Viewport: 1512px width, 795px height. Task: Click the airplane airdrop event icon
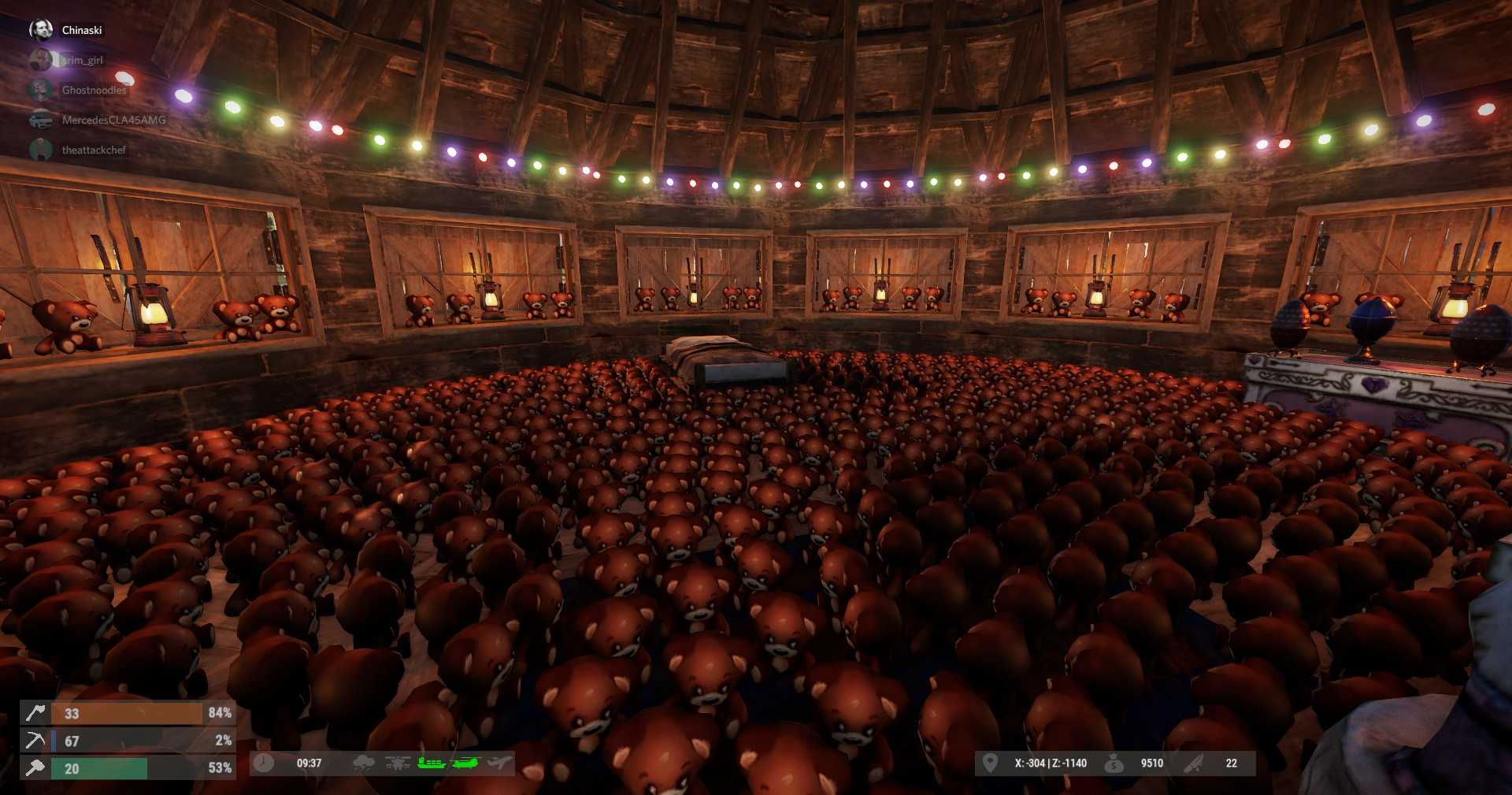pyautogui.click(x=499, y=763)
